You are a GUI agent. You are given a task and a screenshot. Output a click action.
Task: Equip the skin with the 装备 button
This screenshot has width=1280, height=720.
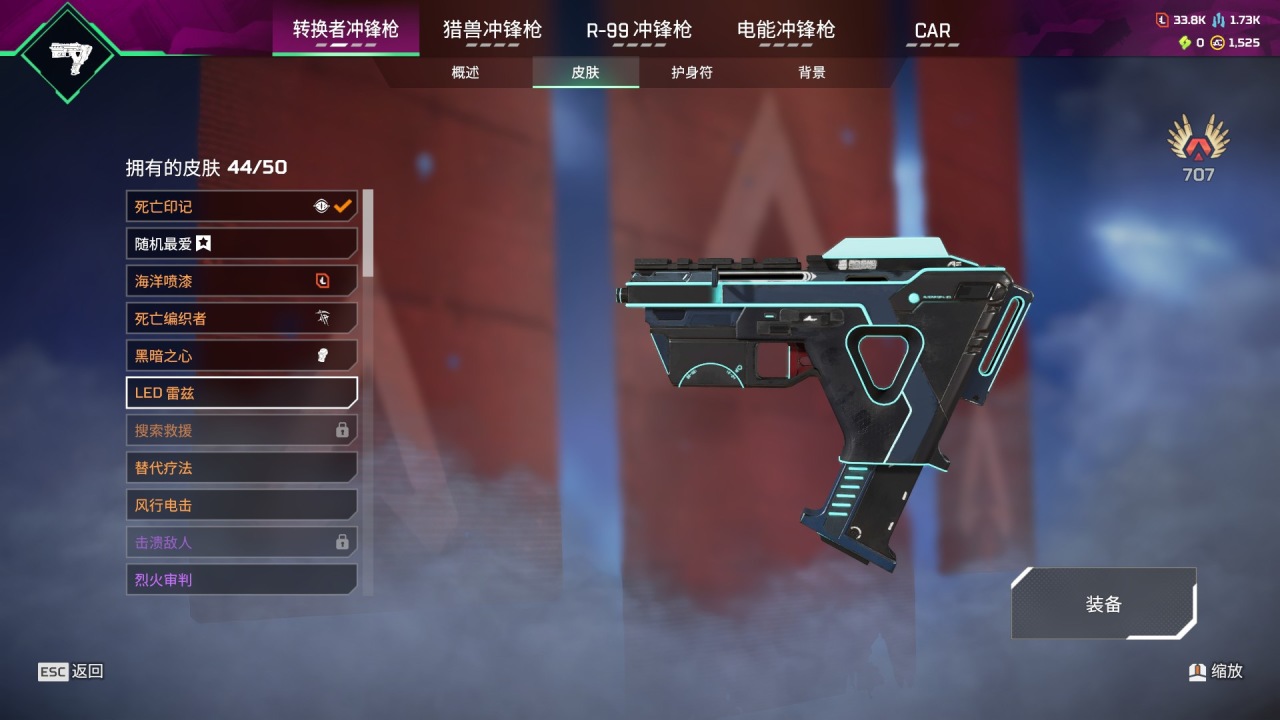[1104, 604]
